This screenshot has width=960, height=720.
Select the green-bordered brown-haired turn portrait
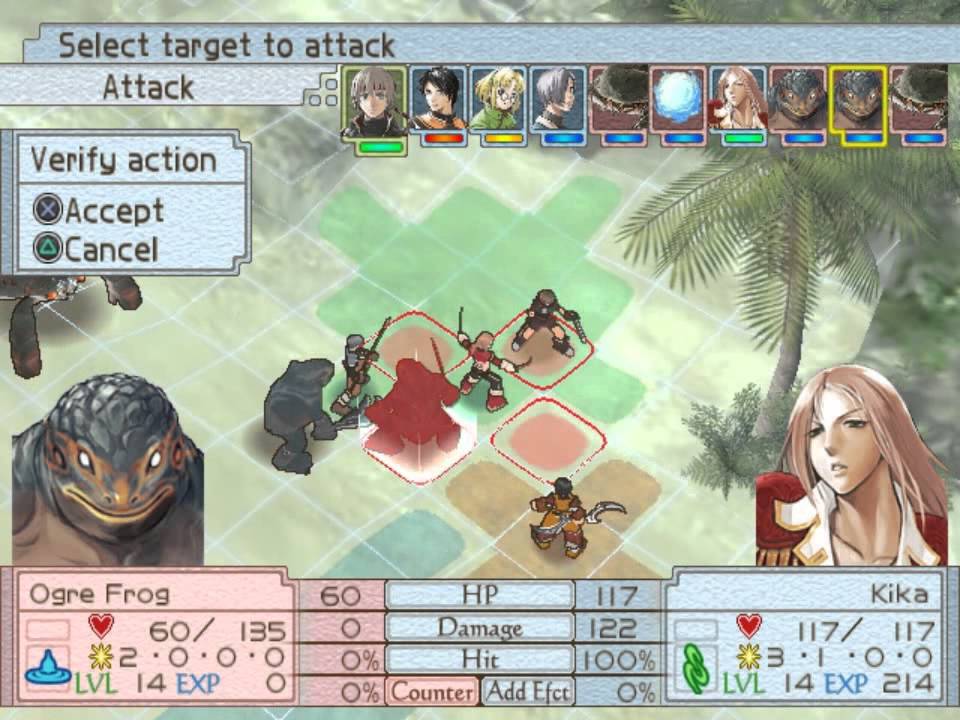click(374, 101)
